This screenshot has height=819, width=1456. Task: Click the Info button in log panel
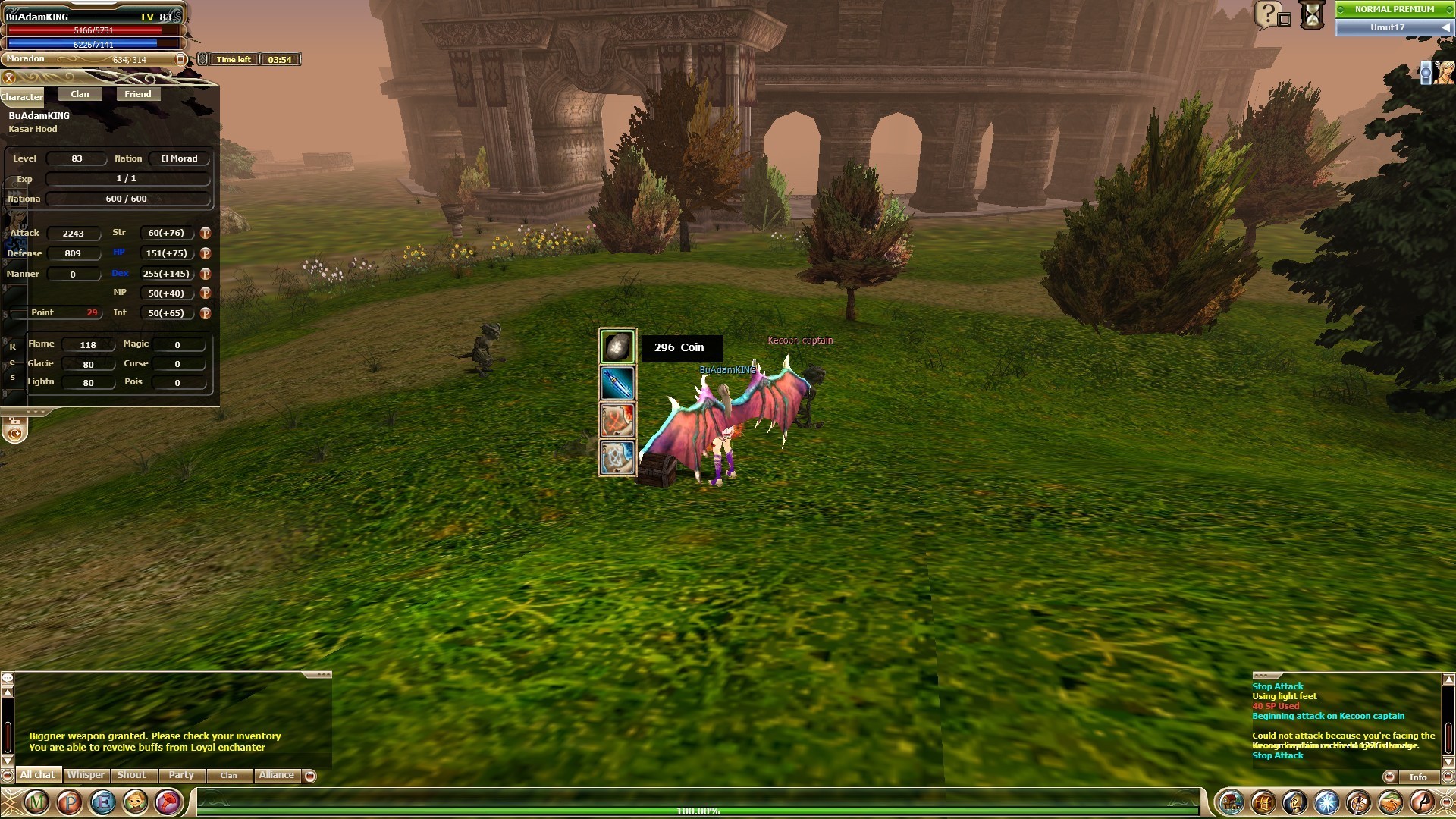[x=1417, y=777]
